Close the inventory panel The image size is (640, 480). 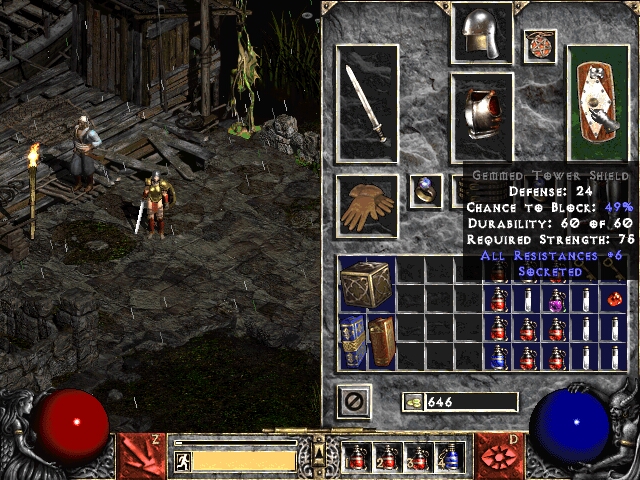pyautogui.click(x=353, y=402)
